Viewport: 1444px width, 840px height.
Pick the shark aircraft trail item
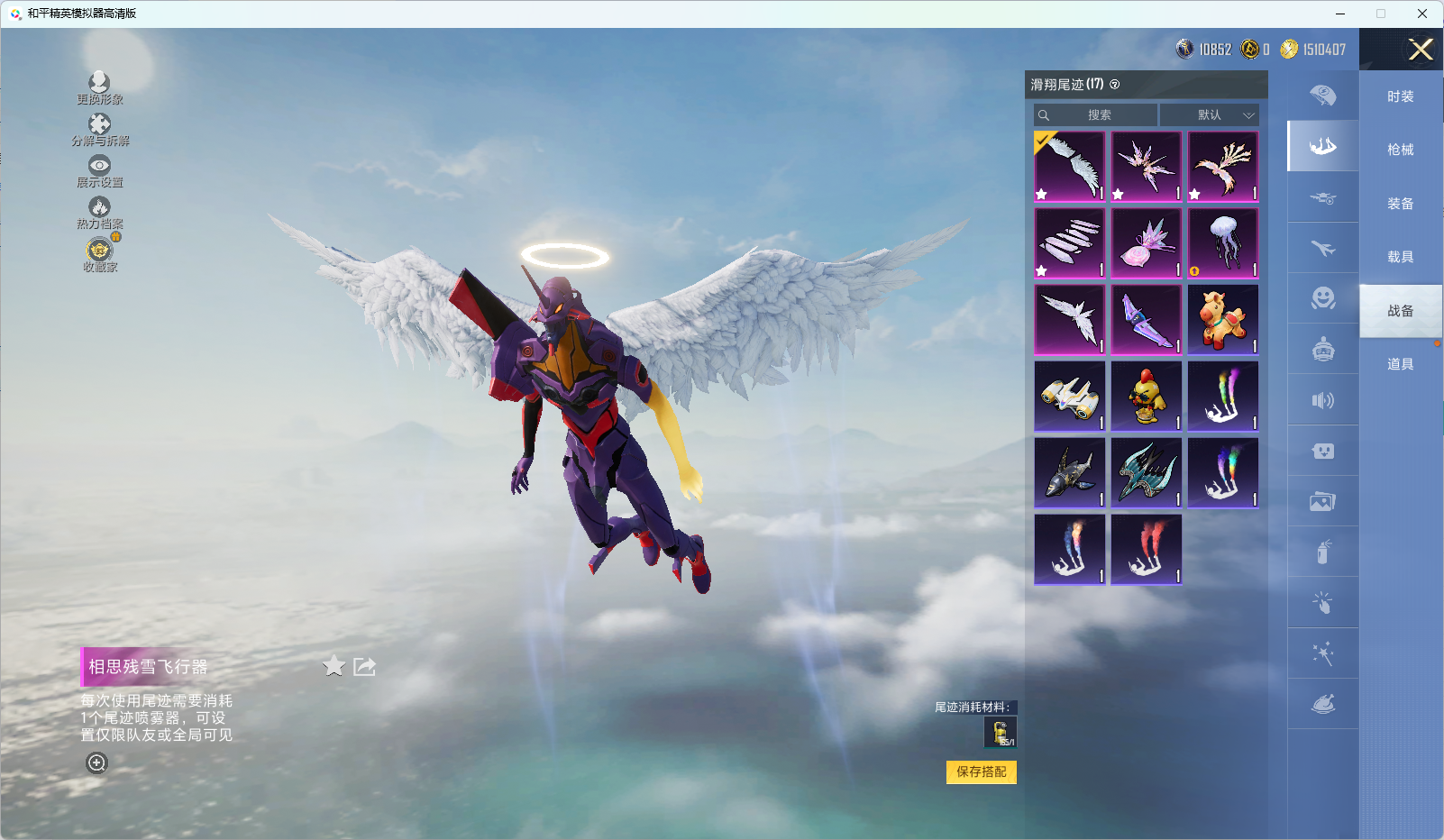(1070, 473)
